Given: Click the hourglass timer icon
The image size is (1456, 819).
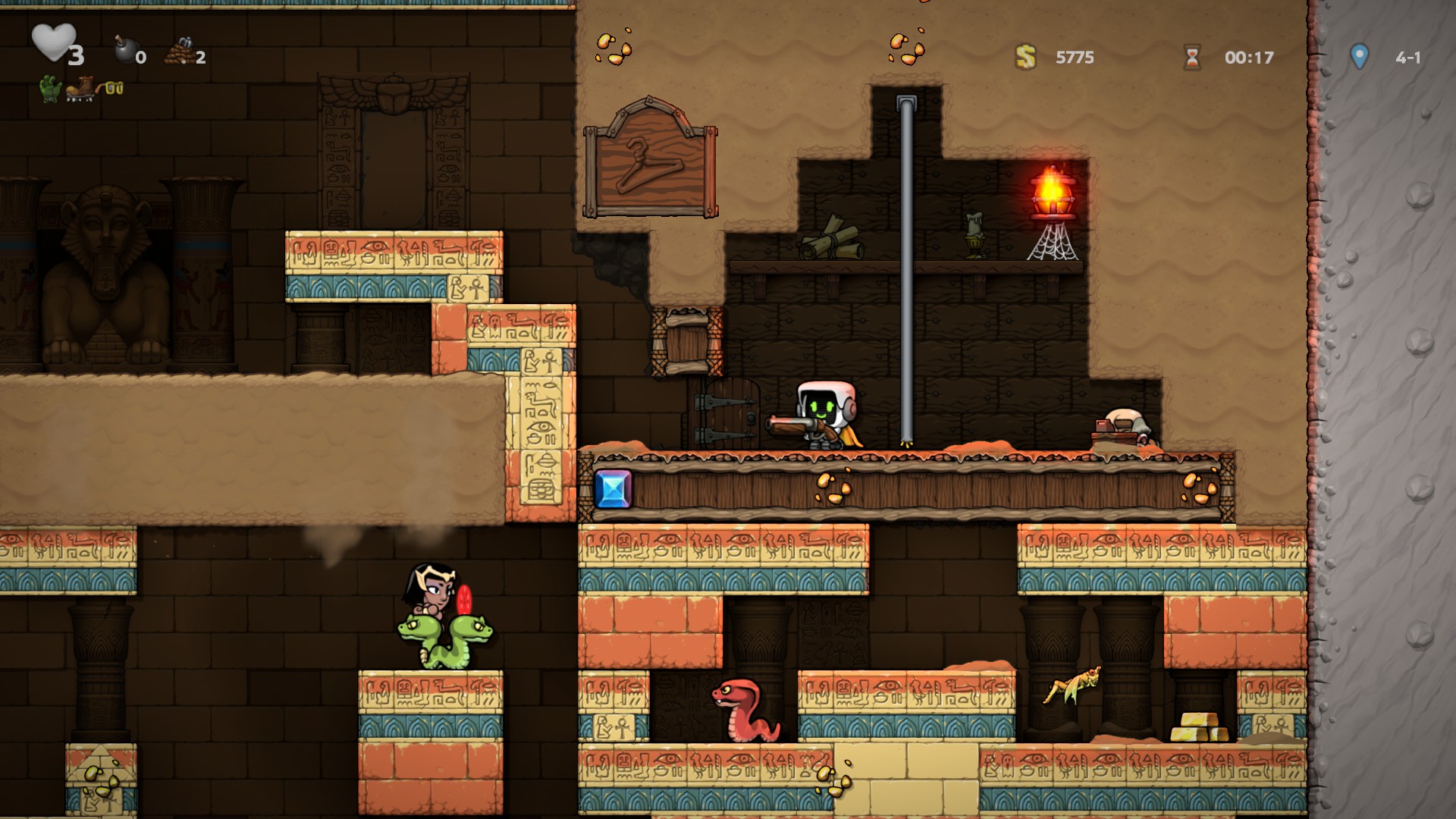Looking at the screenshot, I should [1192, 57].
